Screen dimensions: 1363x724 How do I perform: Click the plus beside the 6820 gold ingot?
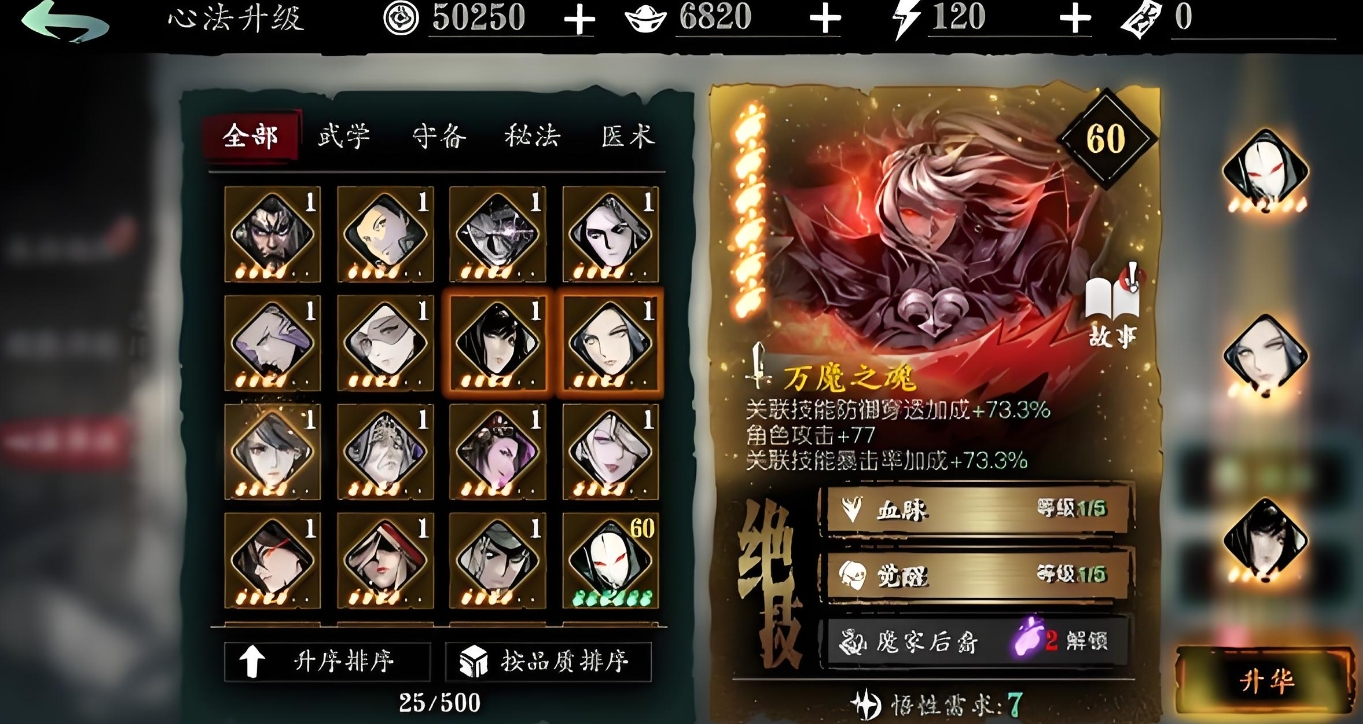point(824,17)
